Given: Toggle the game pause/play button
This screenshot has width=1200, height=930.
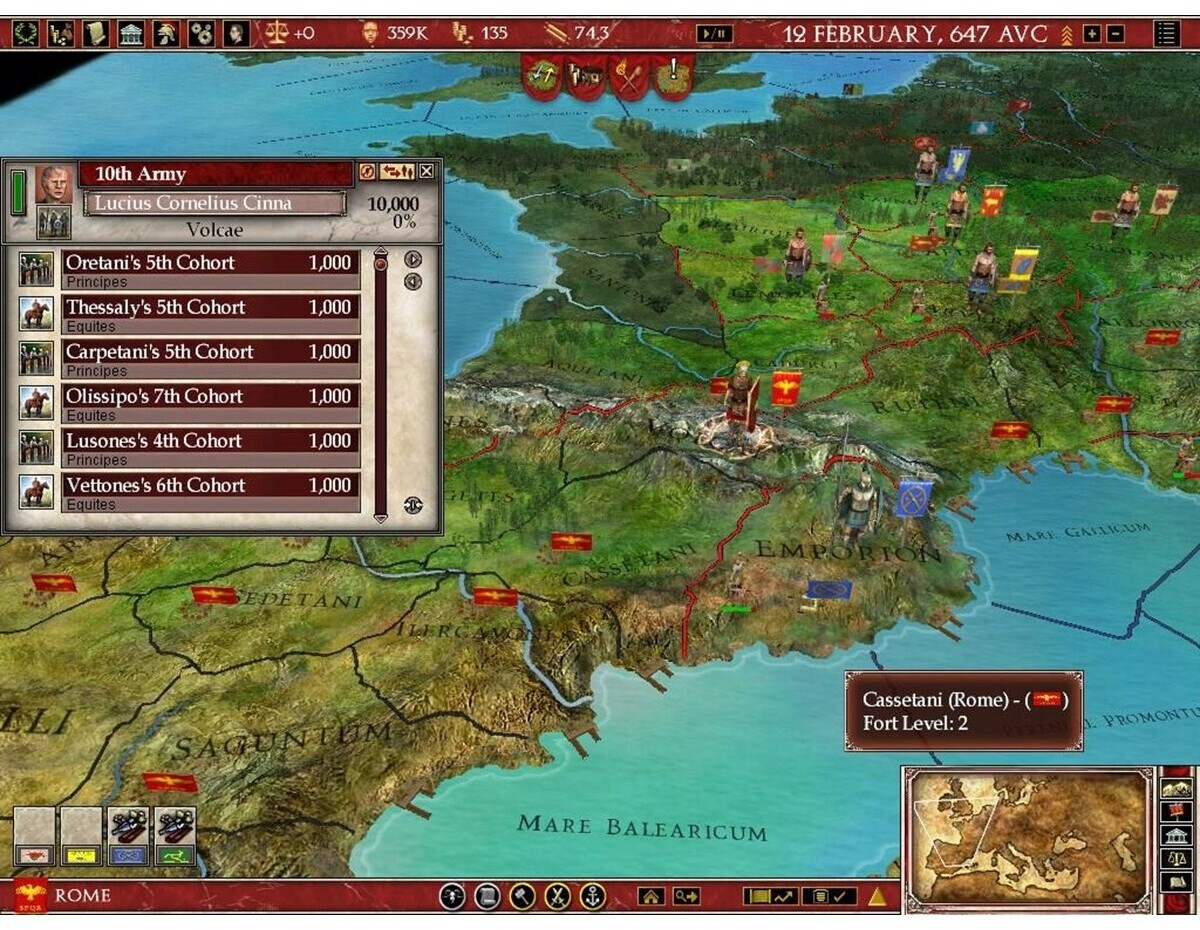Looking at the screenshot, I should 714,34.
